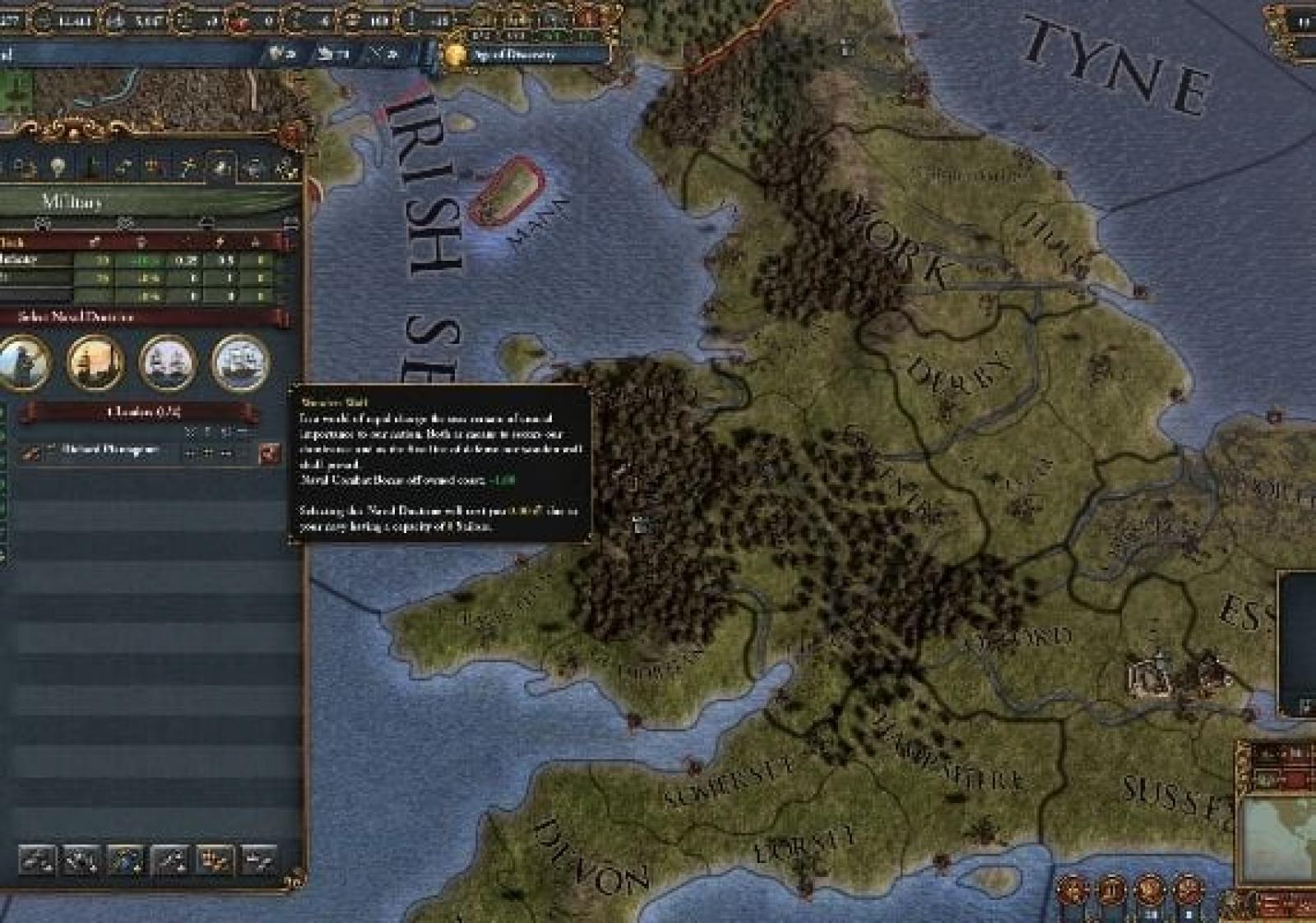This screenshot has width=1316, height=923.
Task: Select the two-ships doctrine, third in row
Action: coord(169,362)
